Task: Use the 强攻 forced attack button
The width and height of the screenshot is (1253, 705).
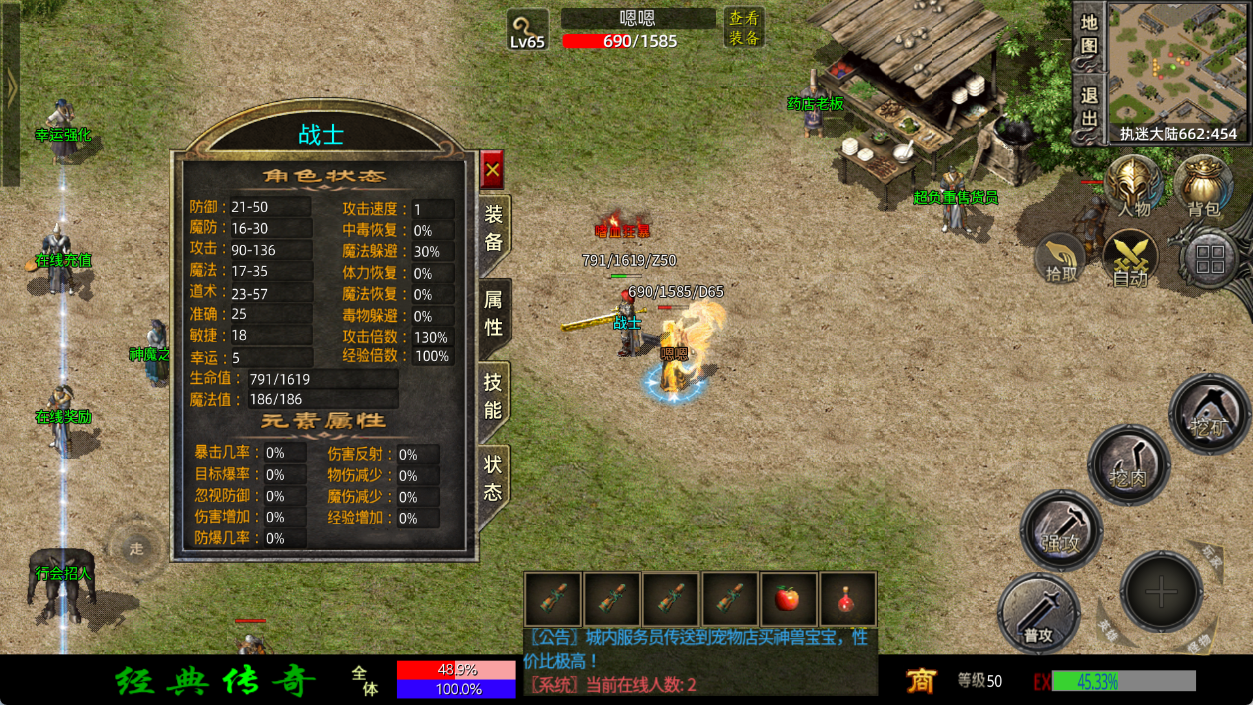Action: [x=1061, y=530]
